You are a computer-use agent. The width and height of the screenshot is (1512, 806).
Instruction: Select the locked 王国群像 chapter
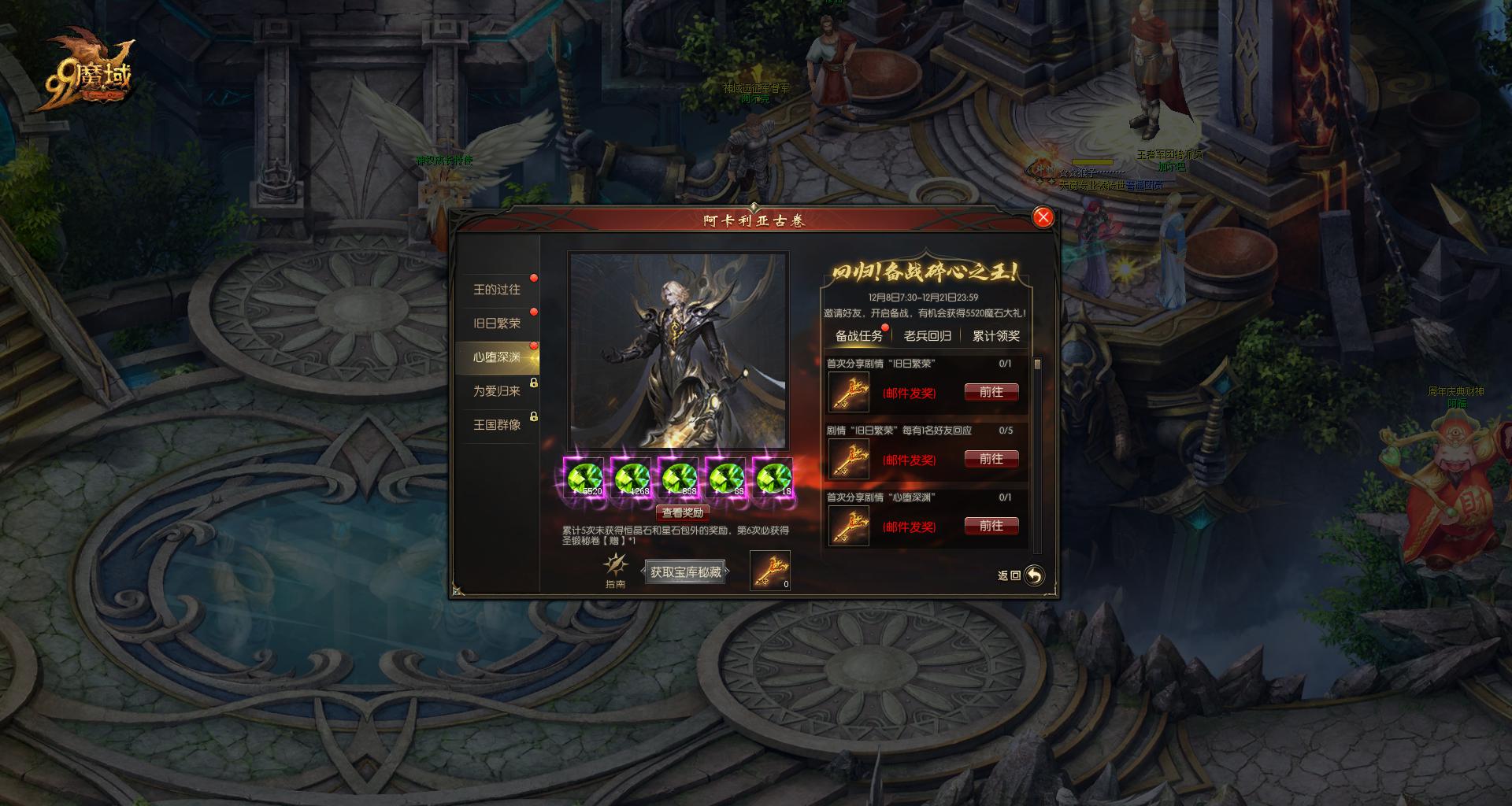[497, 425]
